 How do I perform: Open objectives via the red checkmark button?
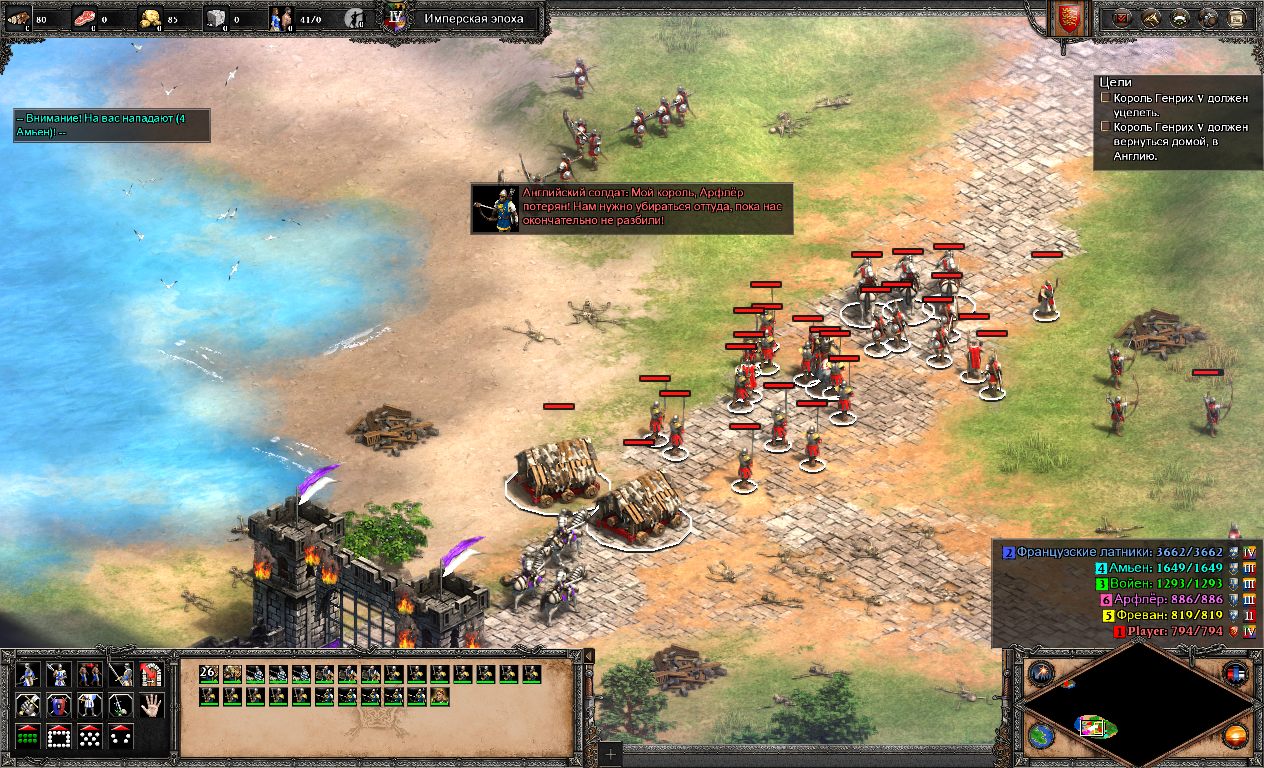(x=1121, y=18)
